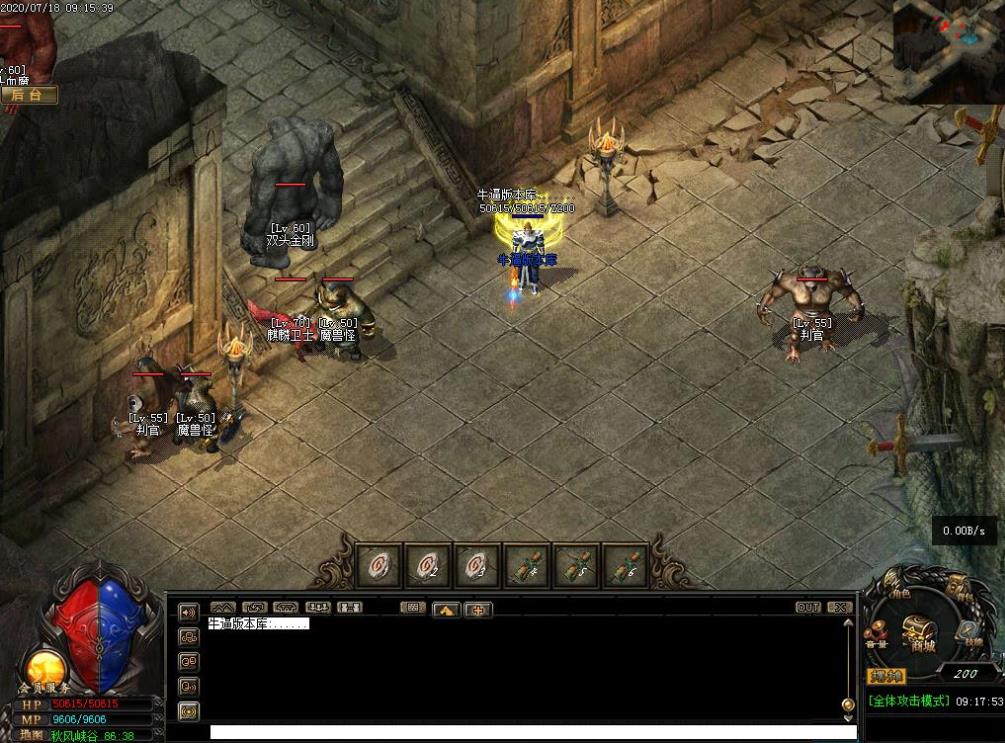The width and height of the screenshot is (1005, 743).
Task: Use the scroll in hotbar slot 2
Action: click(429, 566)
